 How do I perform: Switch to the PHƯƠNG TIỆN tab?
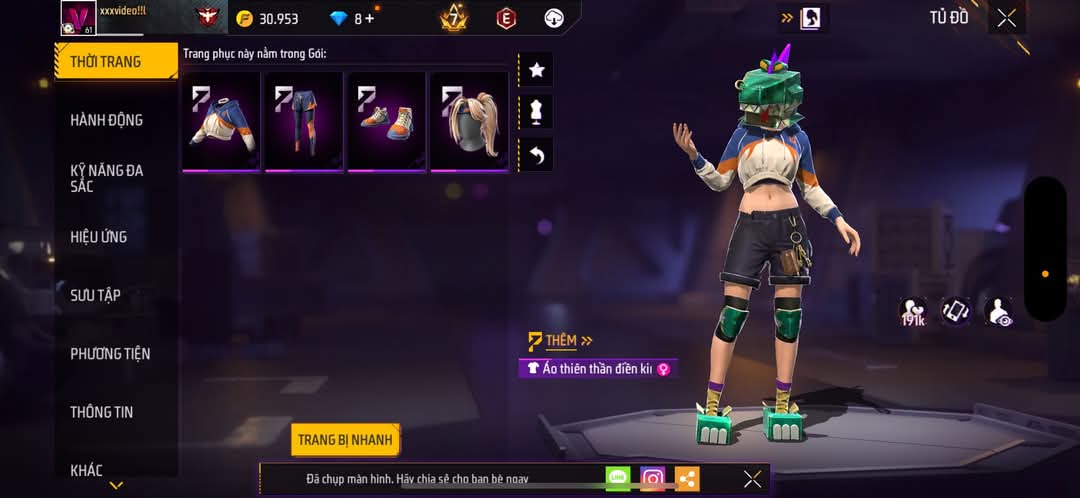coord(110,354)
